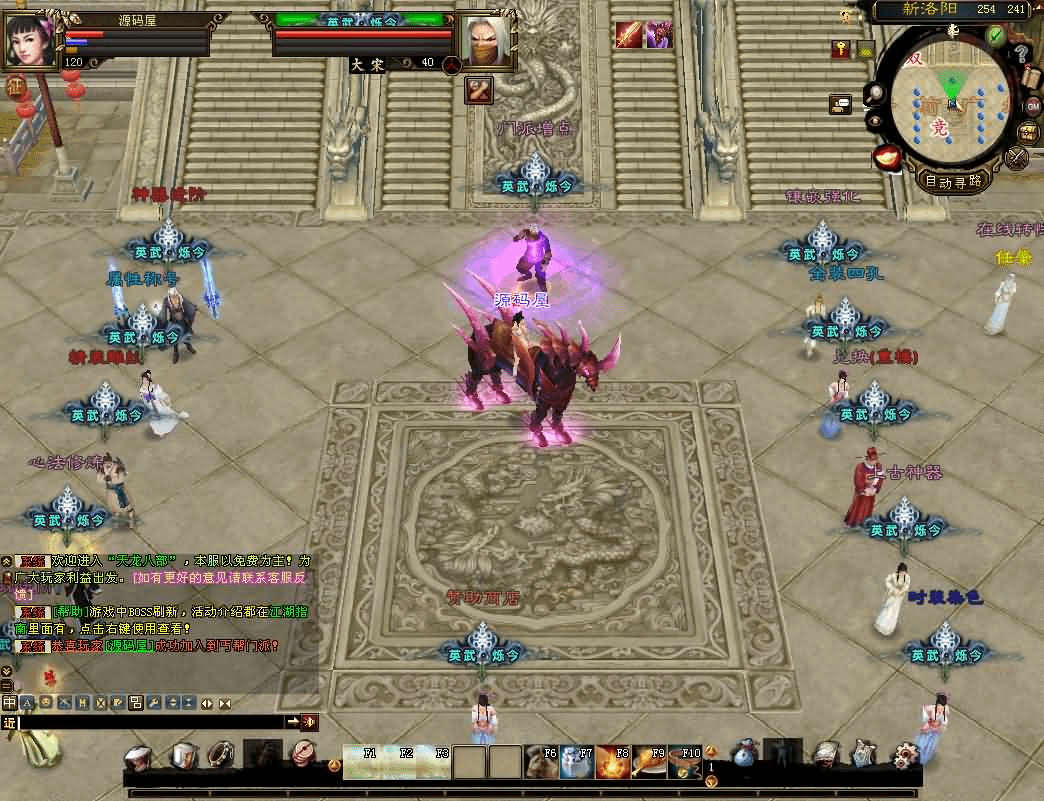The image size is (1044, 801).
Task: Click the magnifying glass icon beside the minimap
Action: tap(876, 93)
